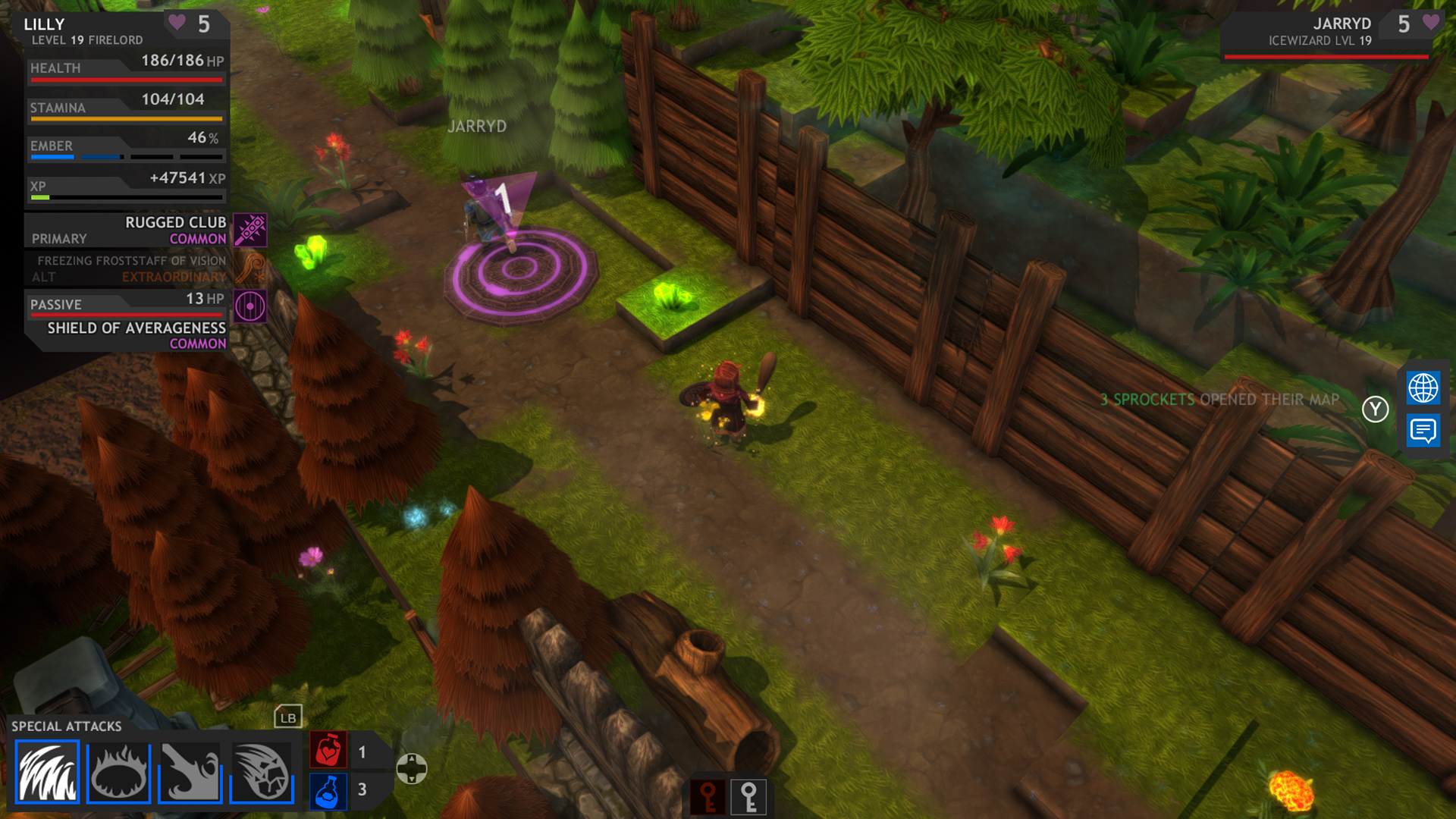Use the blue ember potion
This screenshot has height=819, width=1456.
tap(328, 791)
